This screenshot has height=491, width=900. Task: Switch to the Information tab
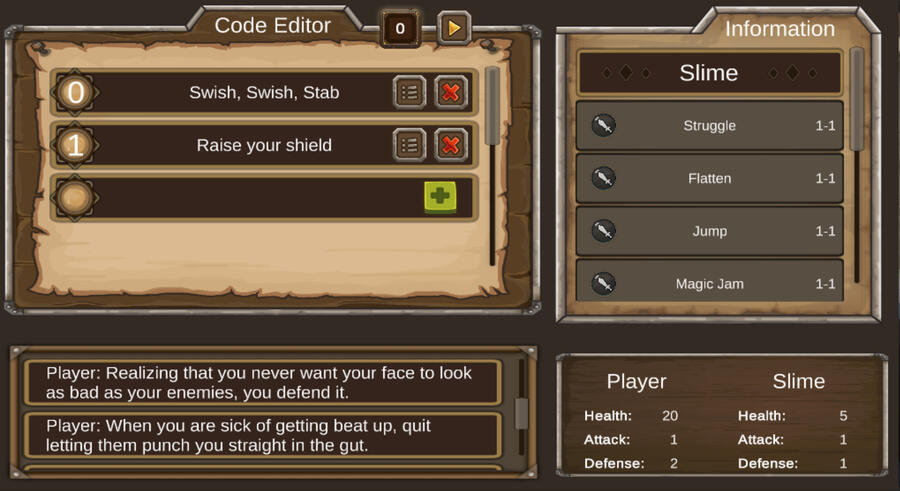tap(779, 29)
